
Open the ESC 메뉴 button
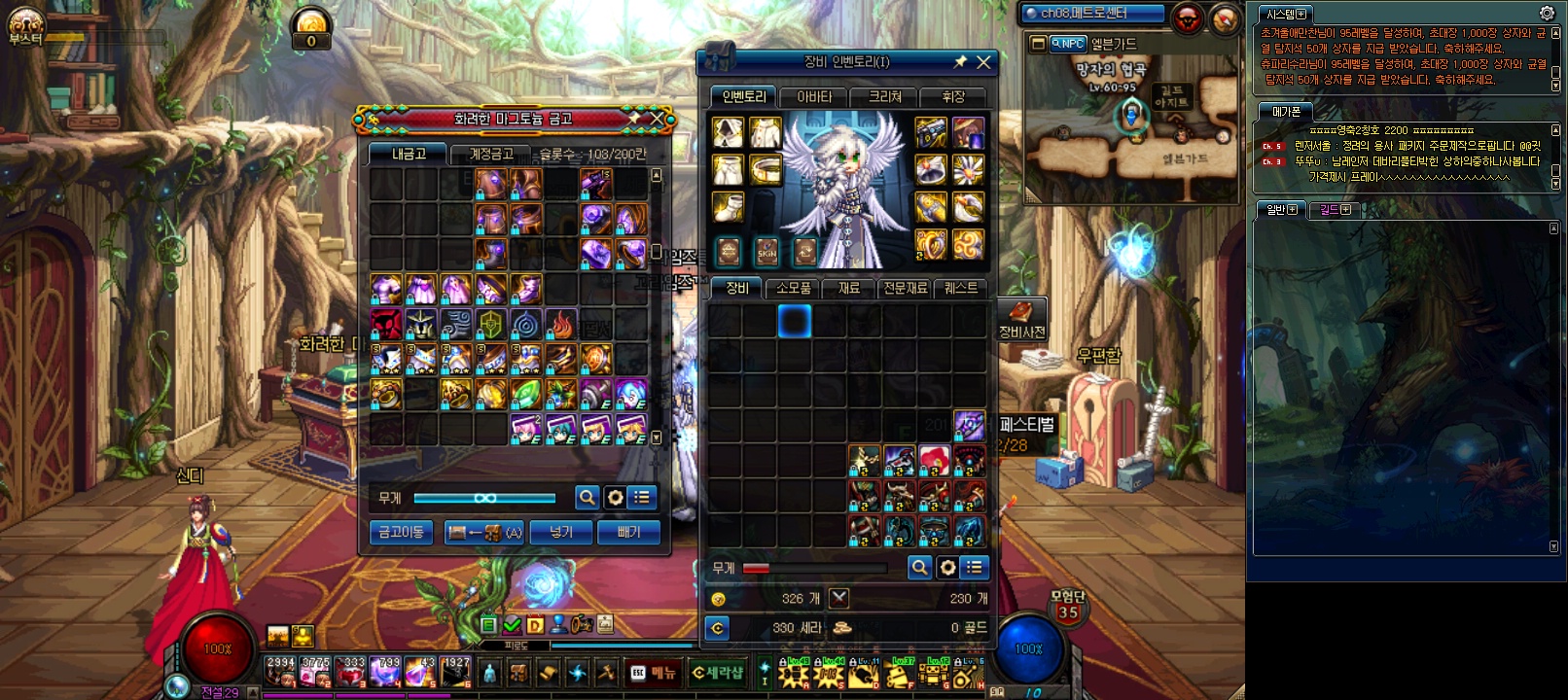point(653,672)
